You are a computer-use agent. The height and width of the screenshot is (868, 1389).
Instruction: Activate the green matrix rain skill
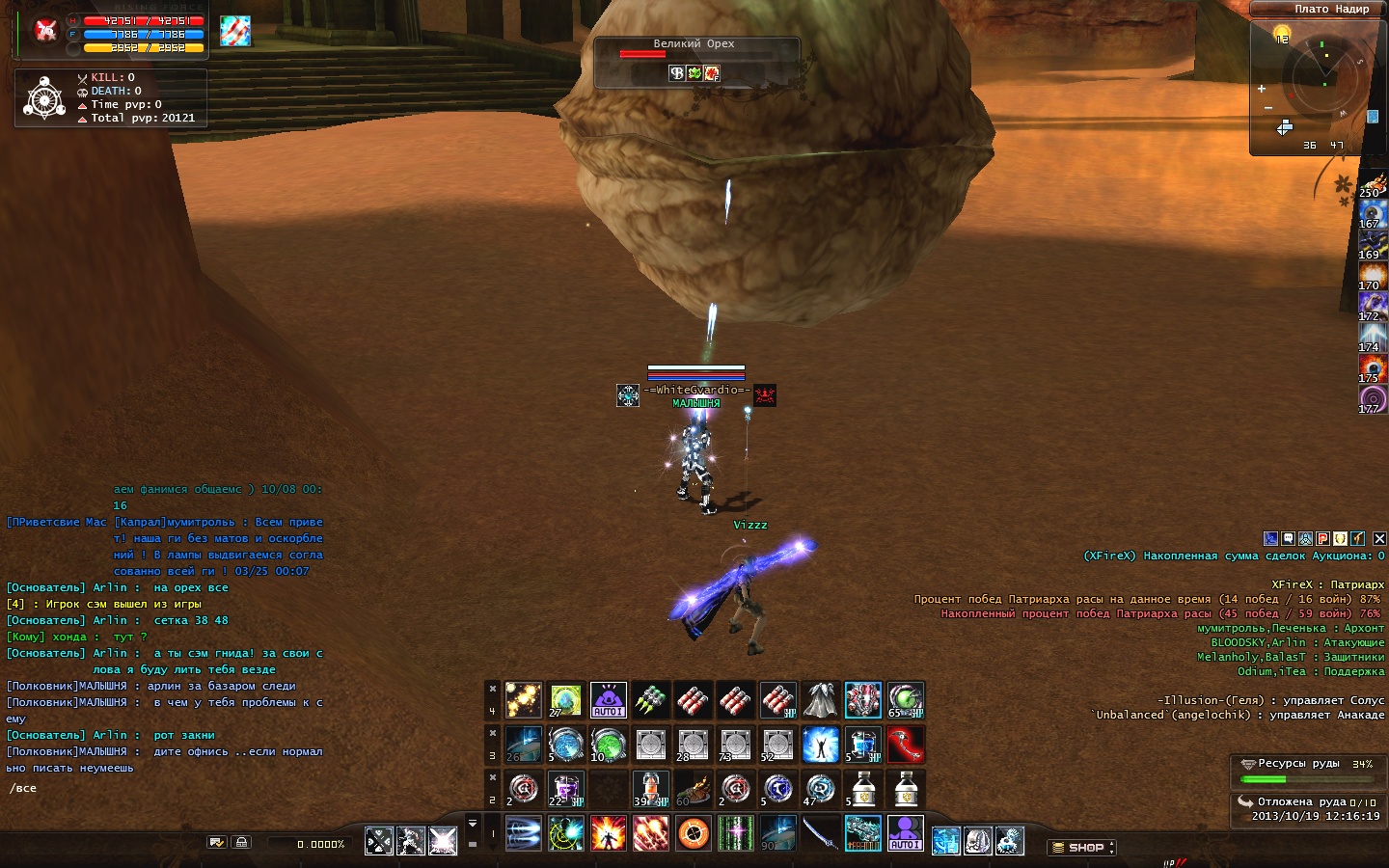click(735, 833)
